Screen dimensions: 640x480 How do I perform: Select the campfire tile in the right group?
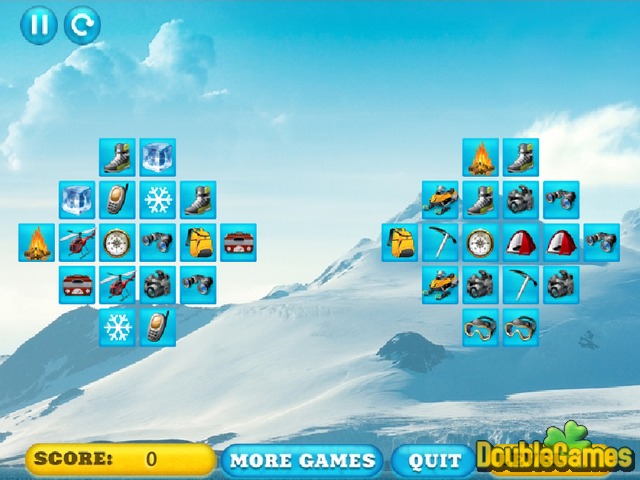pyautogui.click(x=480, y=158)
